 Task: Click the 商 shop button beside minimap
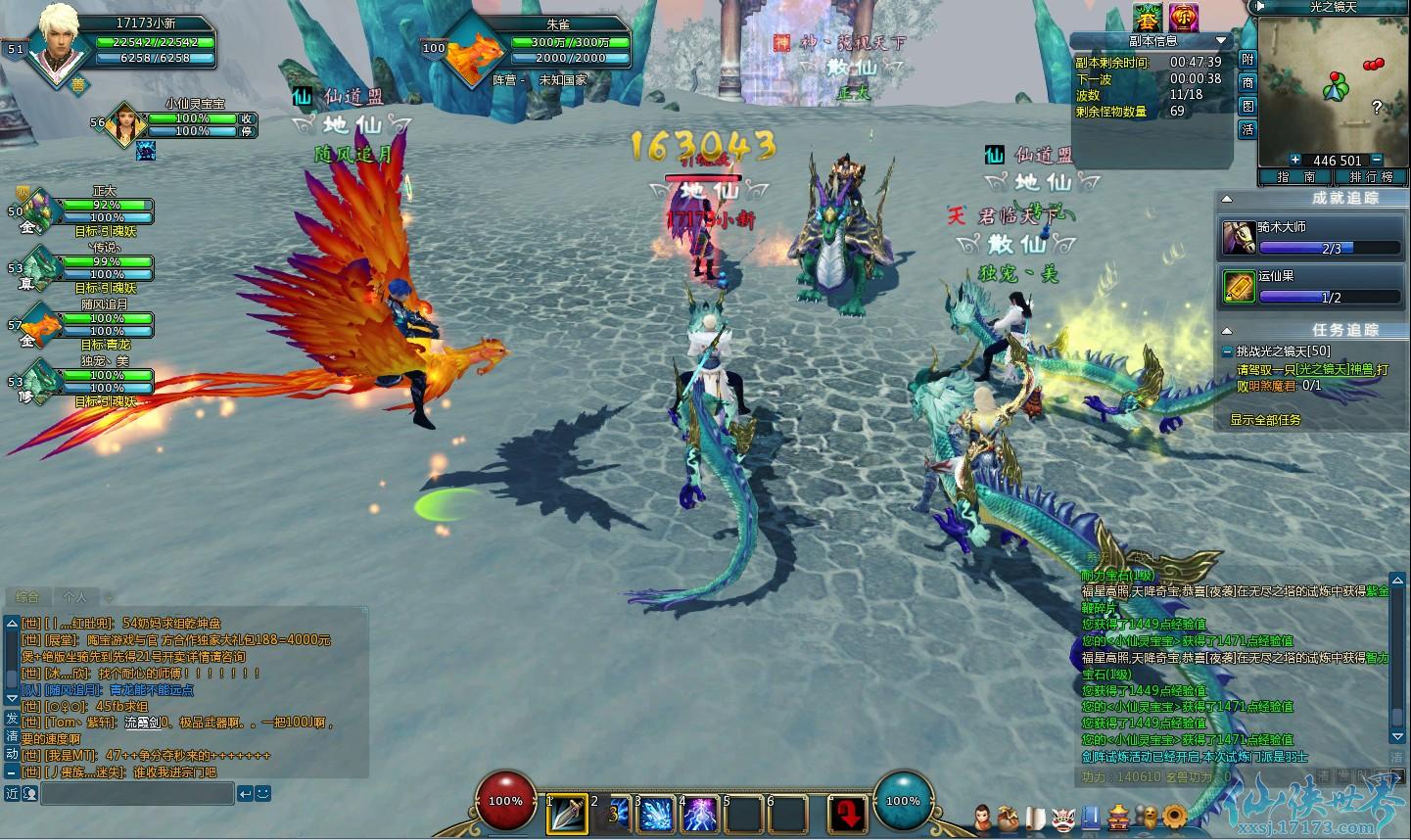pyautogui.click(x=1247, y=82)
